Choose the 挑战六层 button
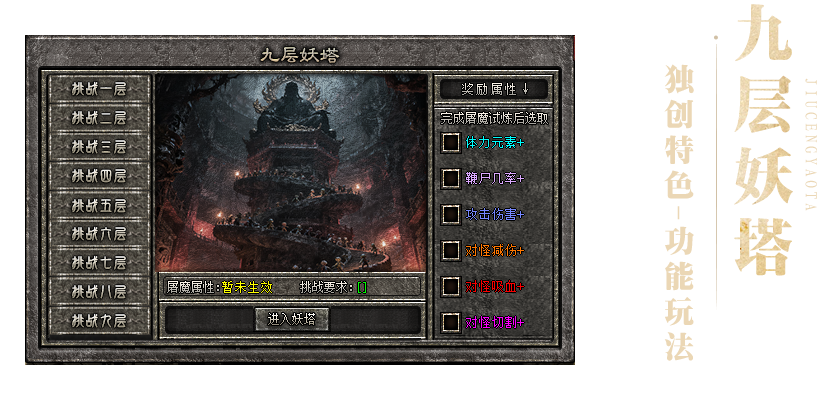This screenshot has height=400, width=830. click(99, 234)
